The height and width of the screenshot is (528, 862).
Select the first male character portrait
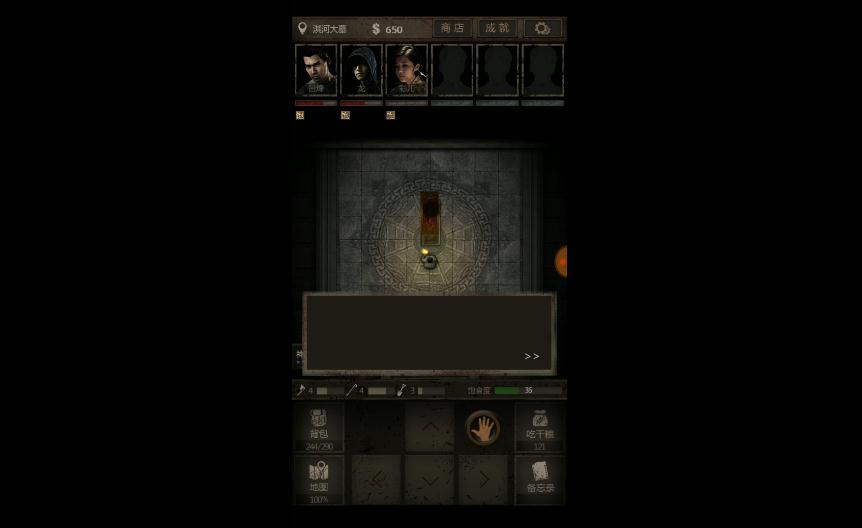316,70
